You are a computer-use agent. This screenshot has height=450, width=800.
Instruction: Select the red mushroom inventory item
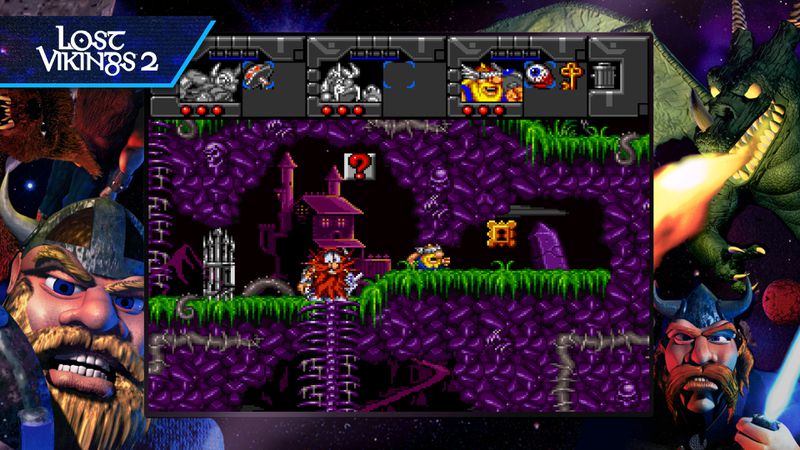258,76
